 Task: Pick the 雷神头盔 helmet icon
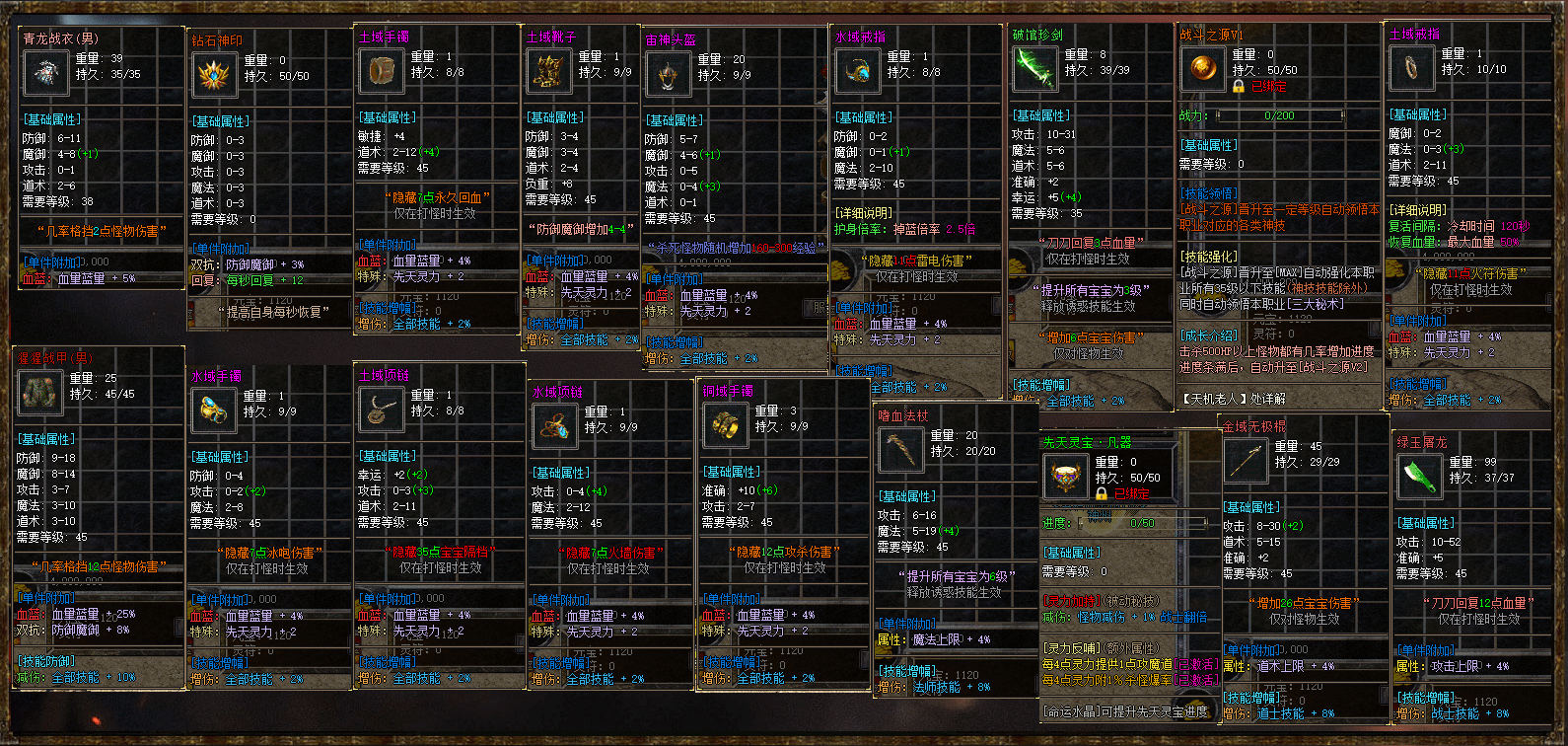(x=668, y=74)
